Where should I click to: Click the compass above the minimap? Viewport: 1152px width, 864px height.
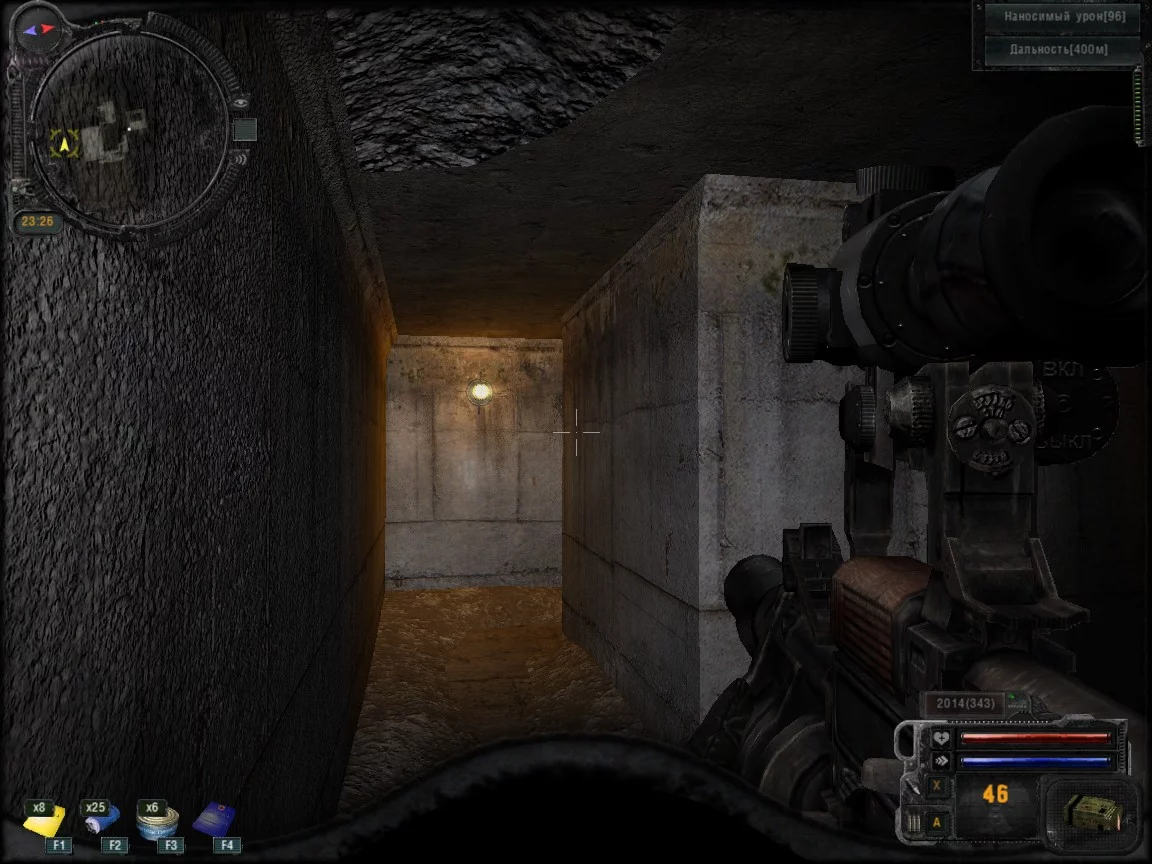[x=38, y=29]
